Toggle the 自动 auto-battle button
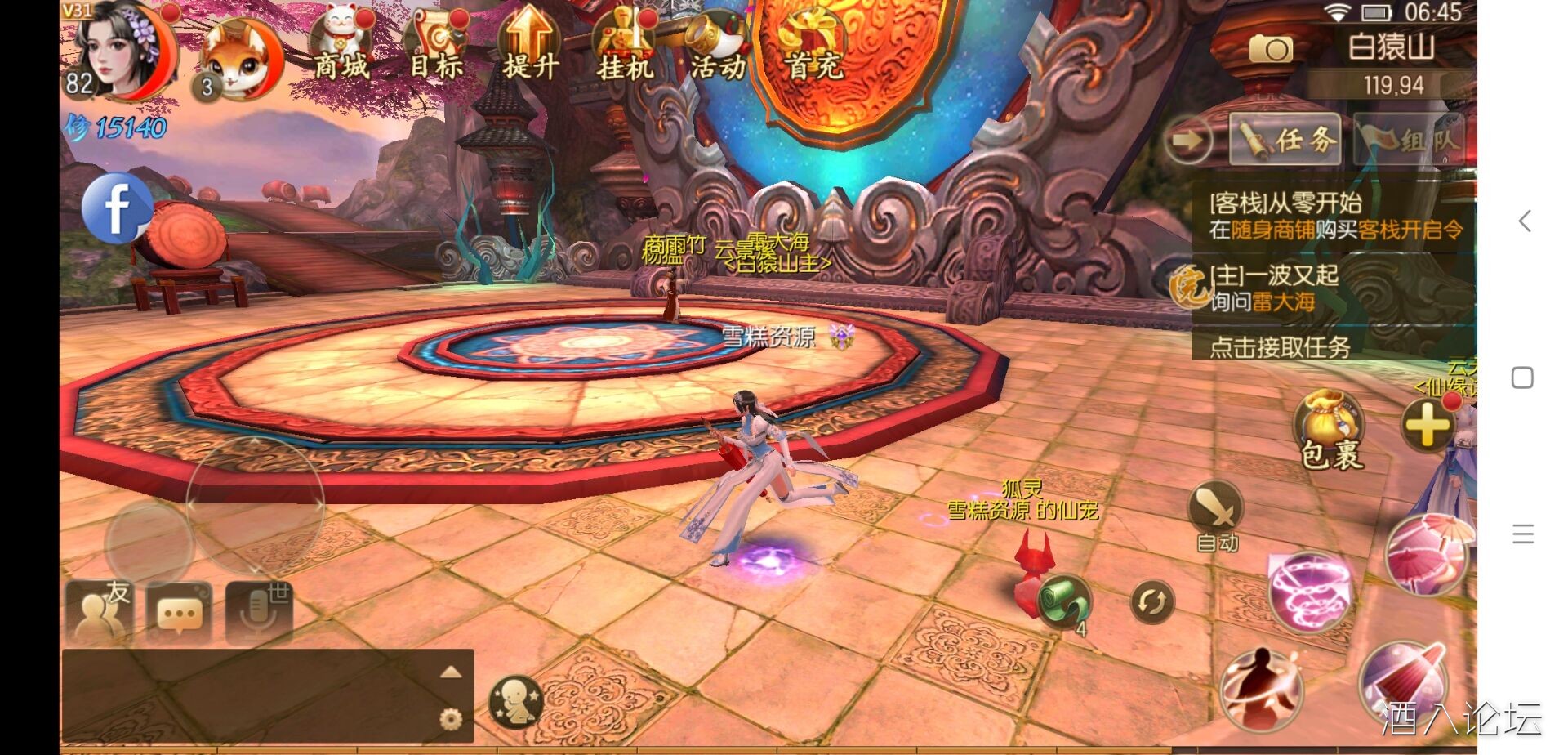 (1216, 515)
